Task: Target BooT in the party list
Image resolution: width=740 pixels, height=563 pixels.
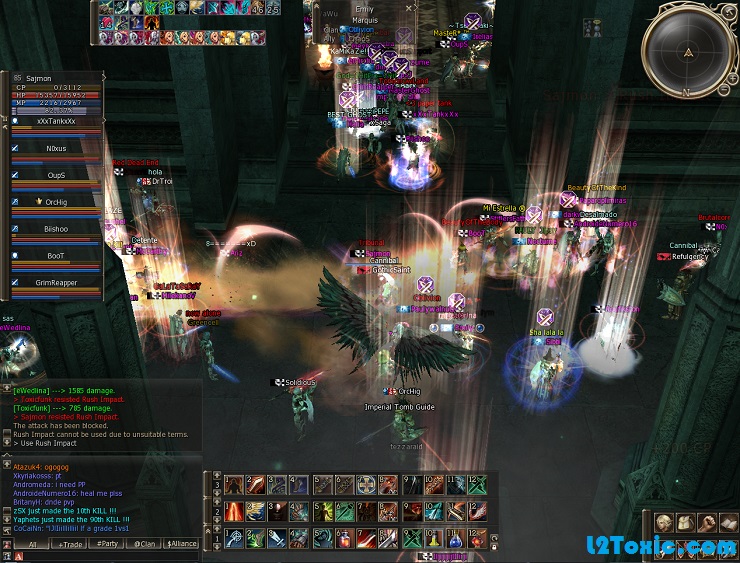Action: 55,256
